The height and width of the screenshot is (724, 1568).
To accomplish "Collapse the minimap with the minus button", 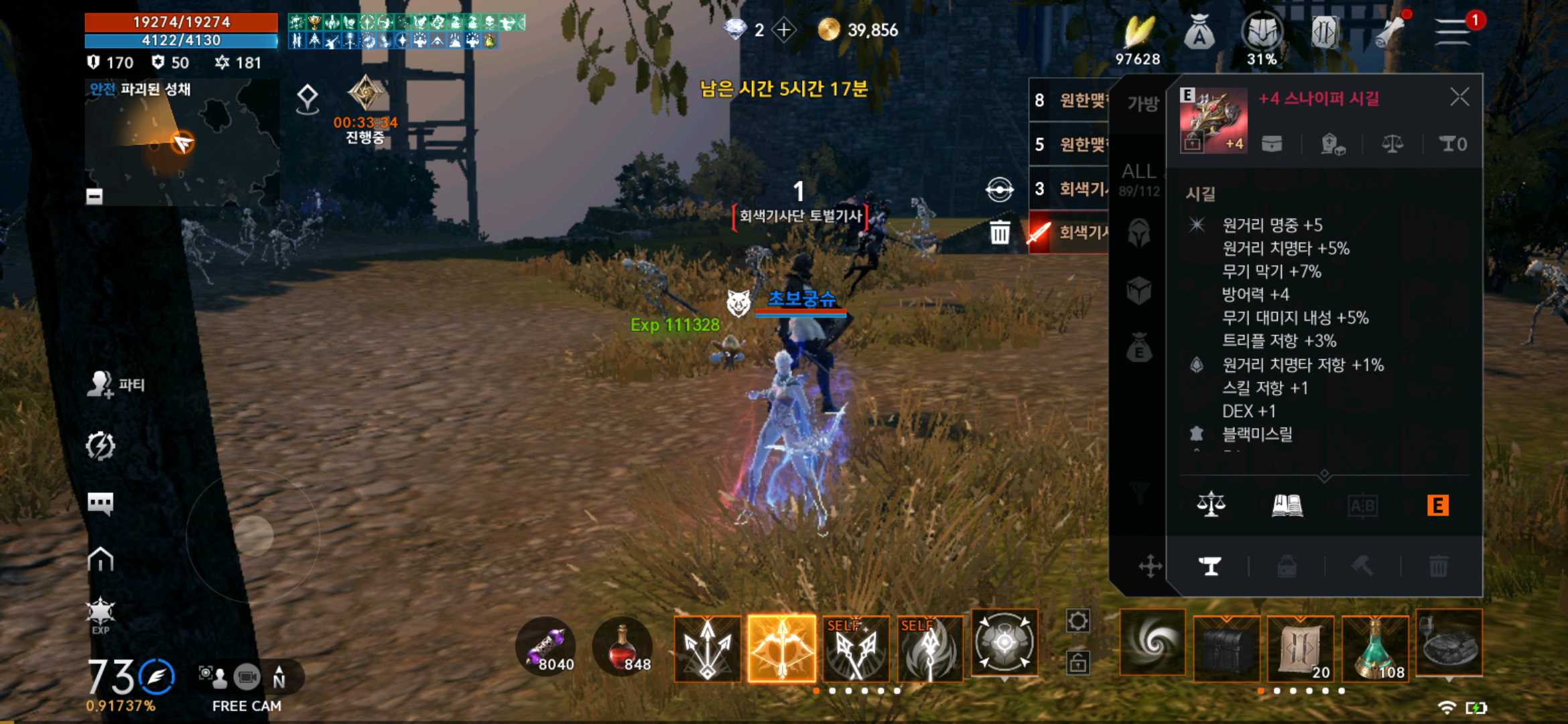I will (x=93, y=196).
